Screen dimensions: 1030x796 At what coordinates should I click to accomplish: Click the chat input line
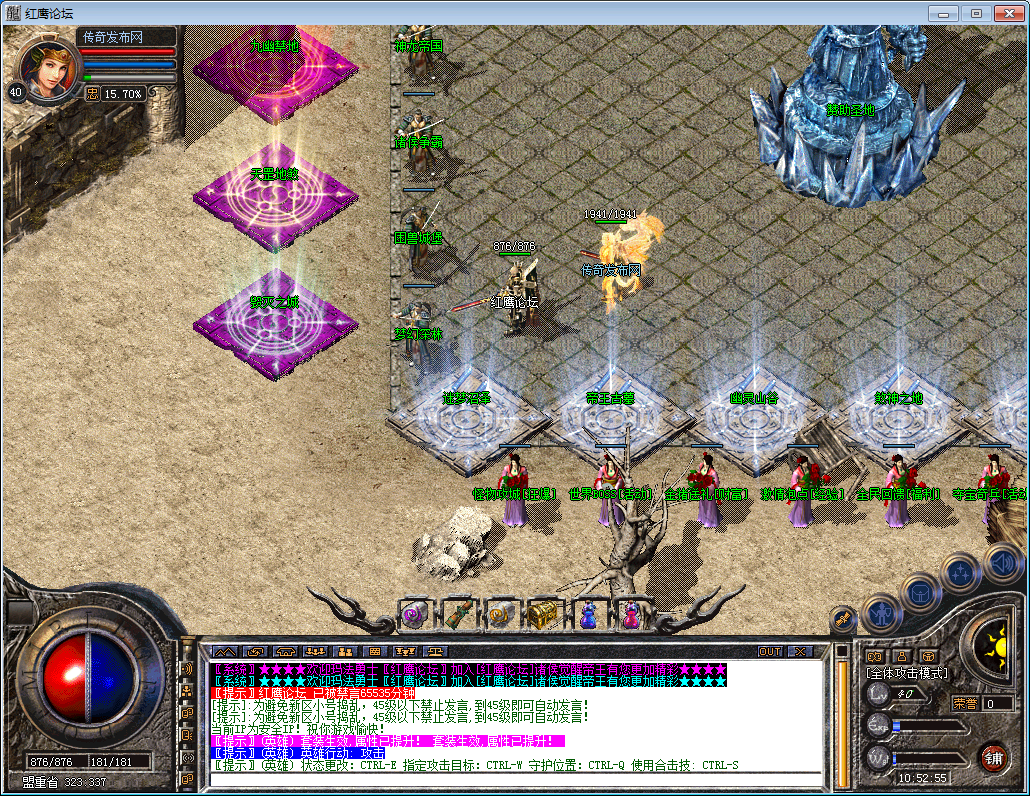pos(515,778)
